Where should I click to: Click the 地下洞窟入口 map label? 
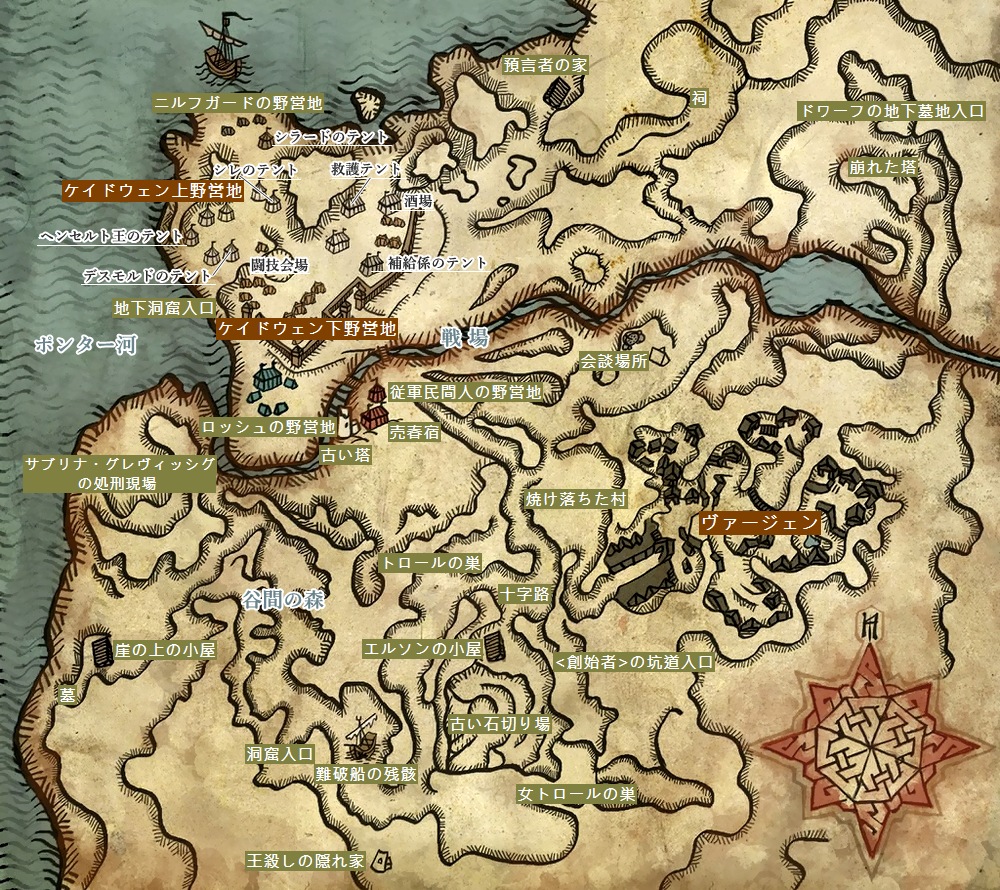pos(165,307)
